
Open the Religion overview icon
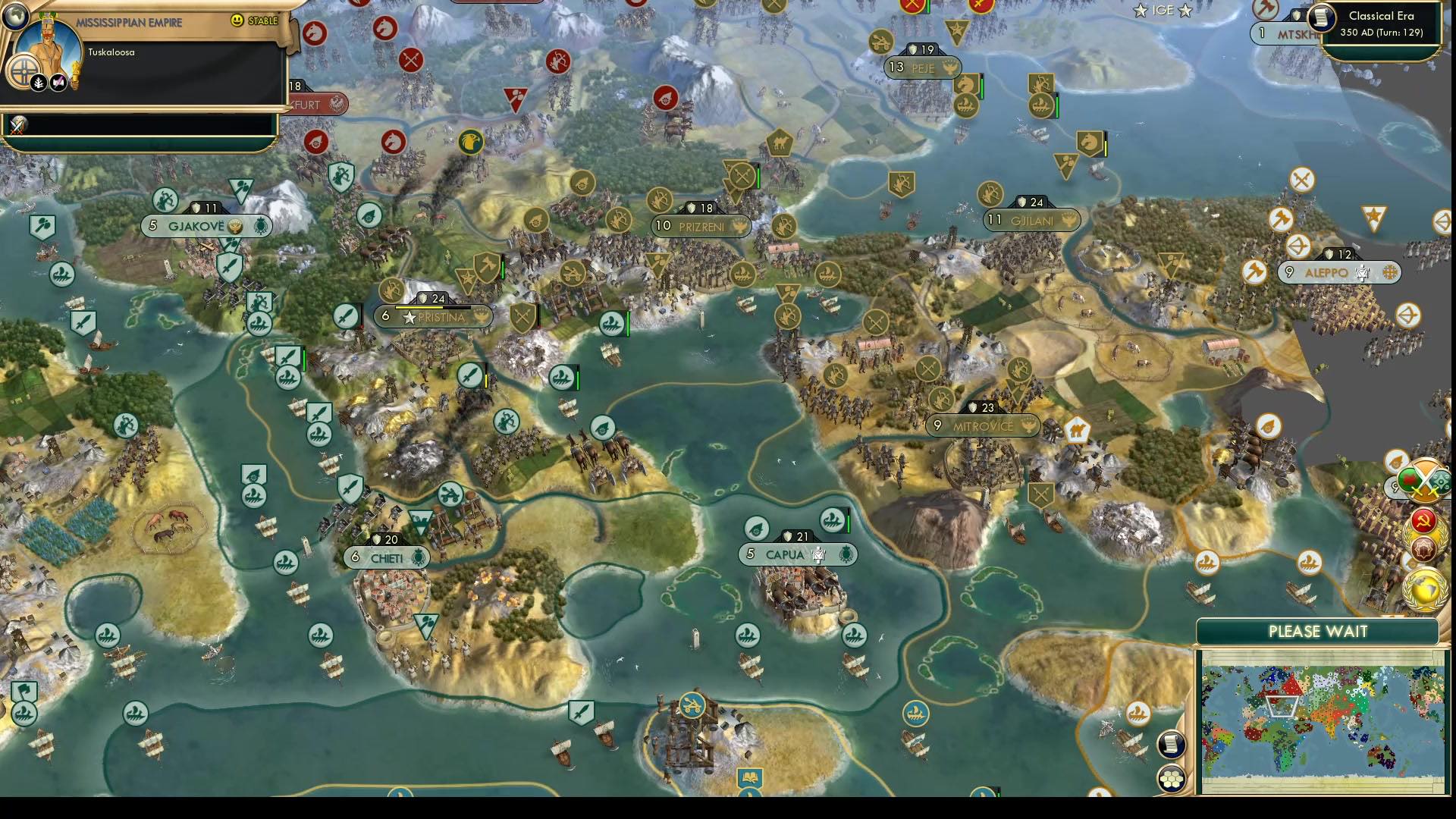(x=1423, y=548)
